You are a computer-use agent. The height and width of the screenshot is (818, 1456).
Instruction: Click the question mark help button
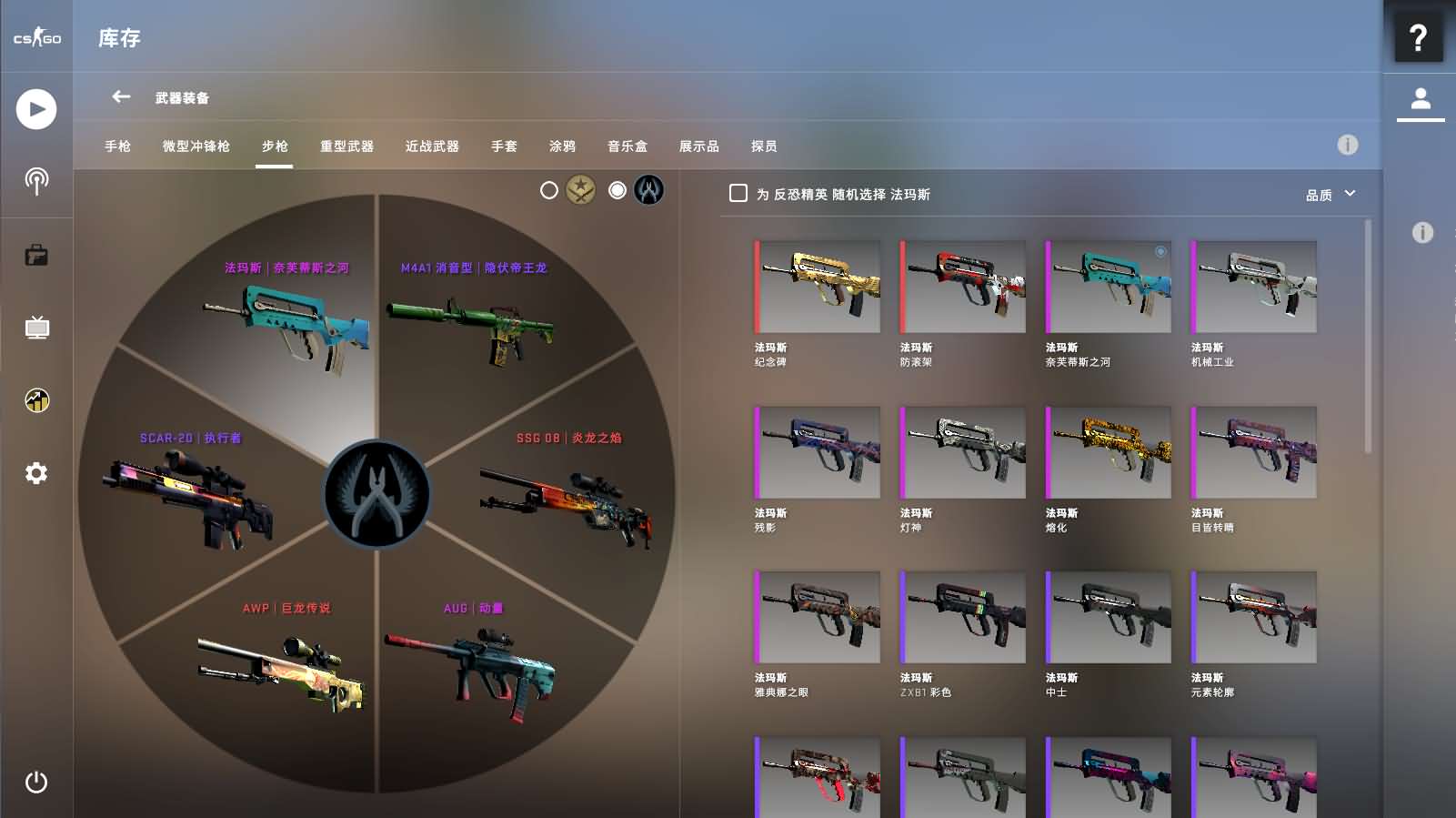1418,38
